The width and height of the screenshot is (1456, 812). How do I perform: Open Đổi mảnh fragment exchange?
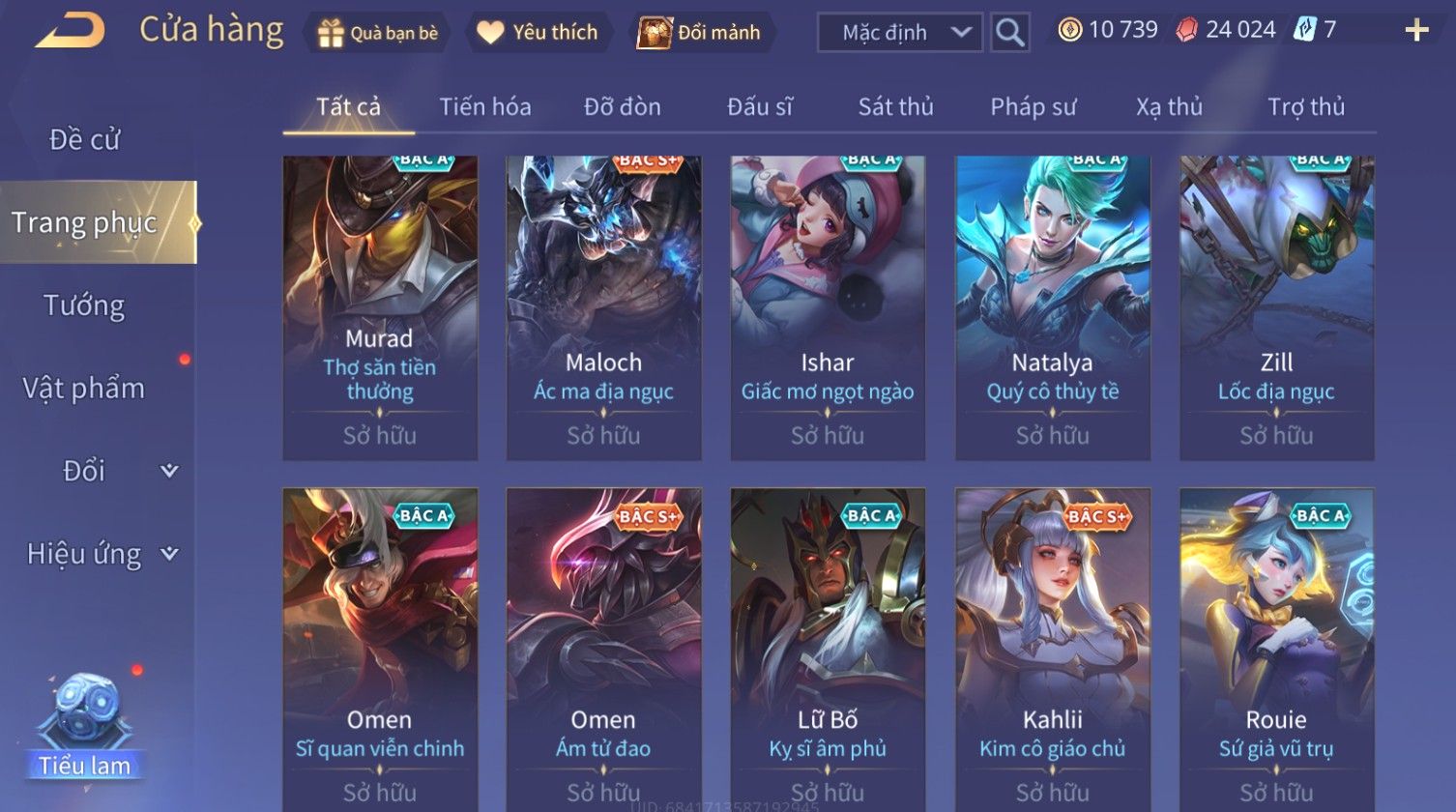[x=700, y=33]
